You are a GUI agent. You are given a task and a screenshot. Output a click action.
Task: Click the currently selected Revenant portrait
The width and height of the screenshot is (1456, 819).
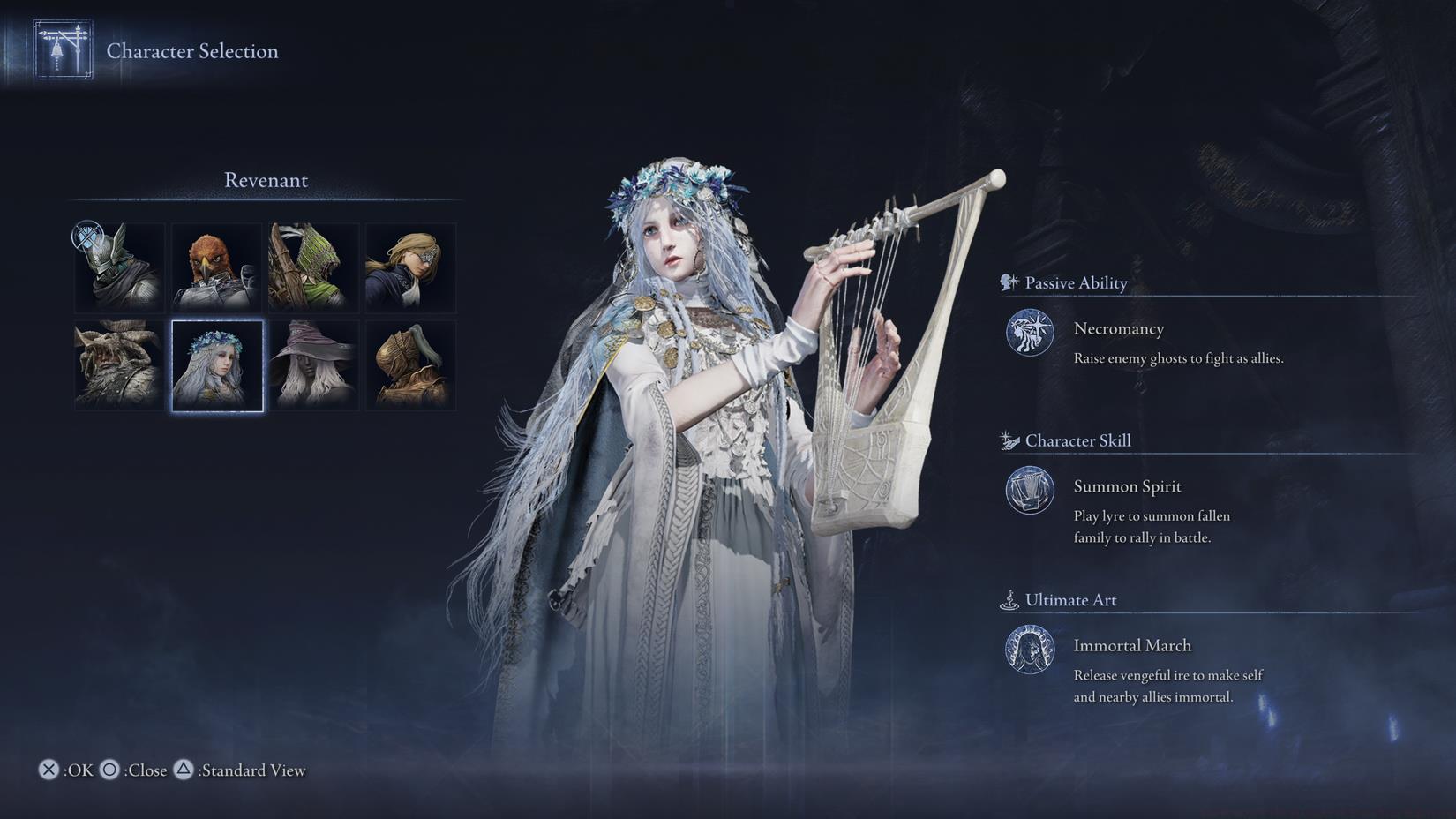pyautogui.click(x=217, y=364)
